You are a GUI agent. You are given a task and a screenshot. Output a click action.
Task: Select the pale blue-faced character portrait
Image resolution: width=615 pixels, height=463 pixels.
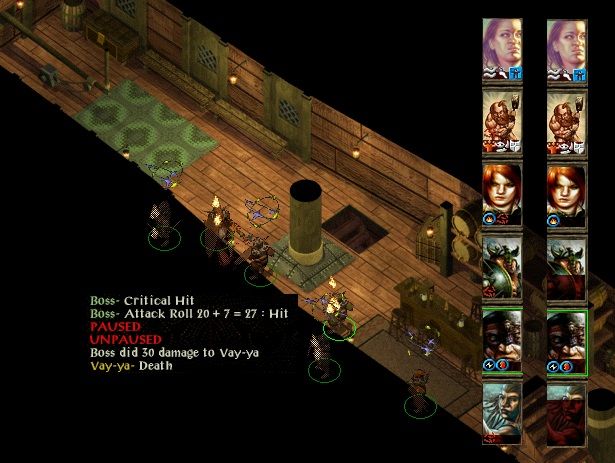tap(502, 413)
